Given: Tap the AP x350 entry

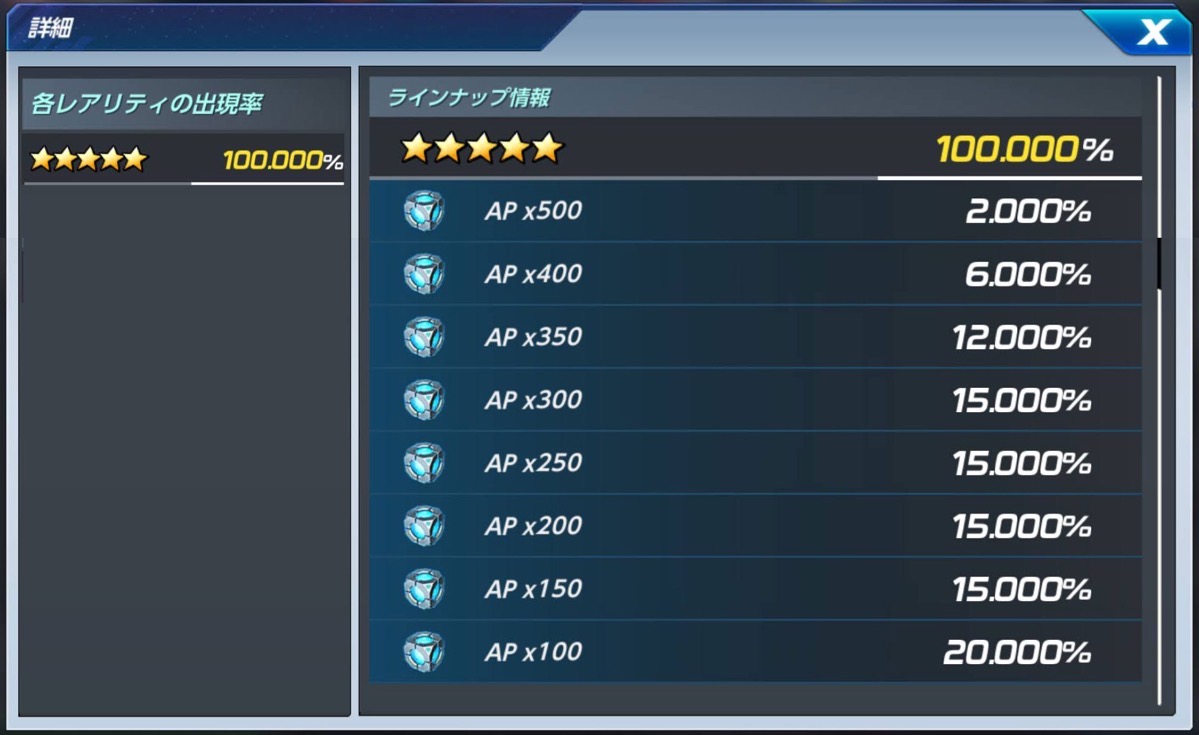Looking at the screenshot, I should tap(755, 338).
